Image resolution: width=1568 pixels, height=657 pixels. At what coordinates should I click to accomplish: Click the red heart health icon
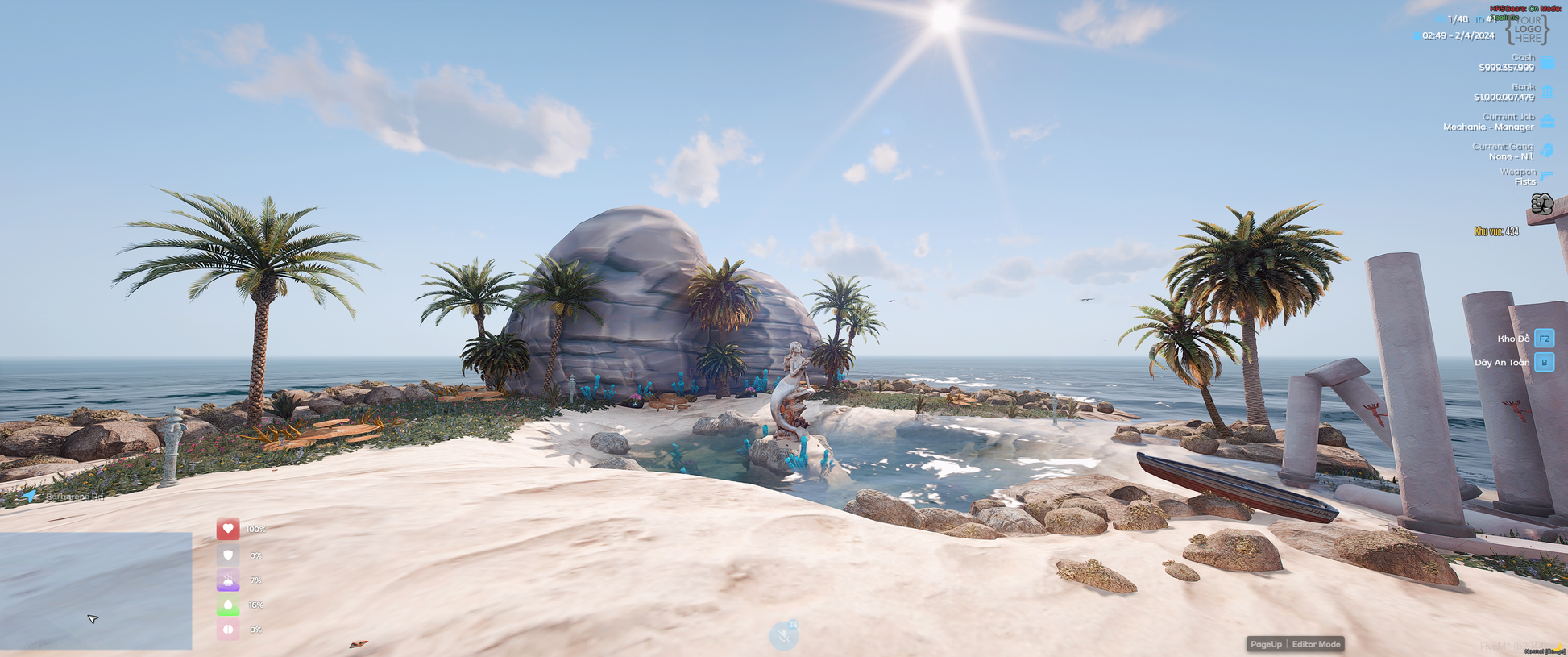tap(228, 529)
